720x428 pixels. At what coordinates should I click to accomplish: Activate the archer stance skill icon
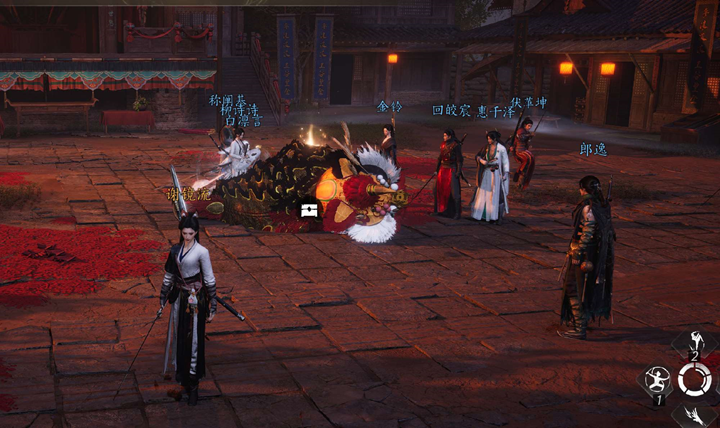click(657, 379)
